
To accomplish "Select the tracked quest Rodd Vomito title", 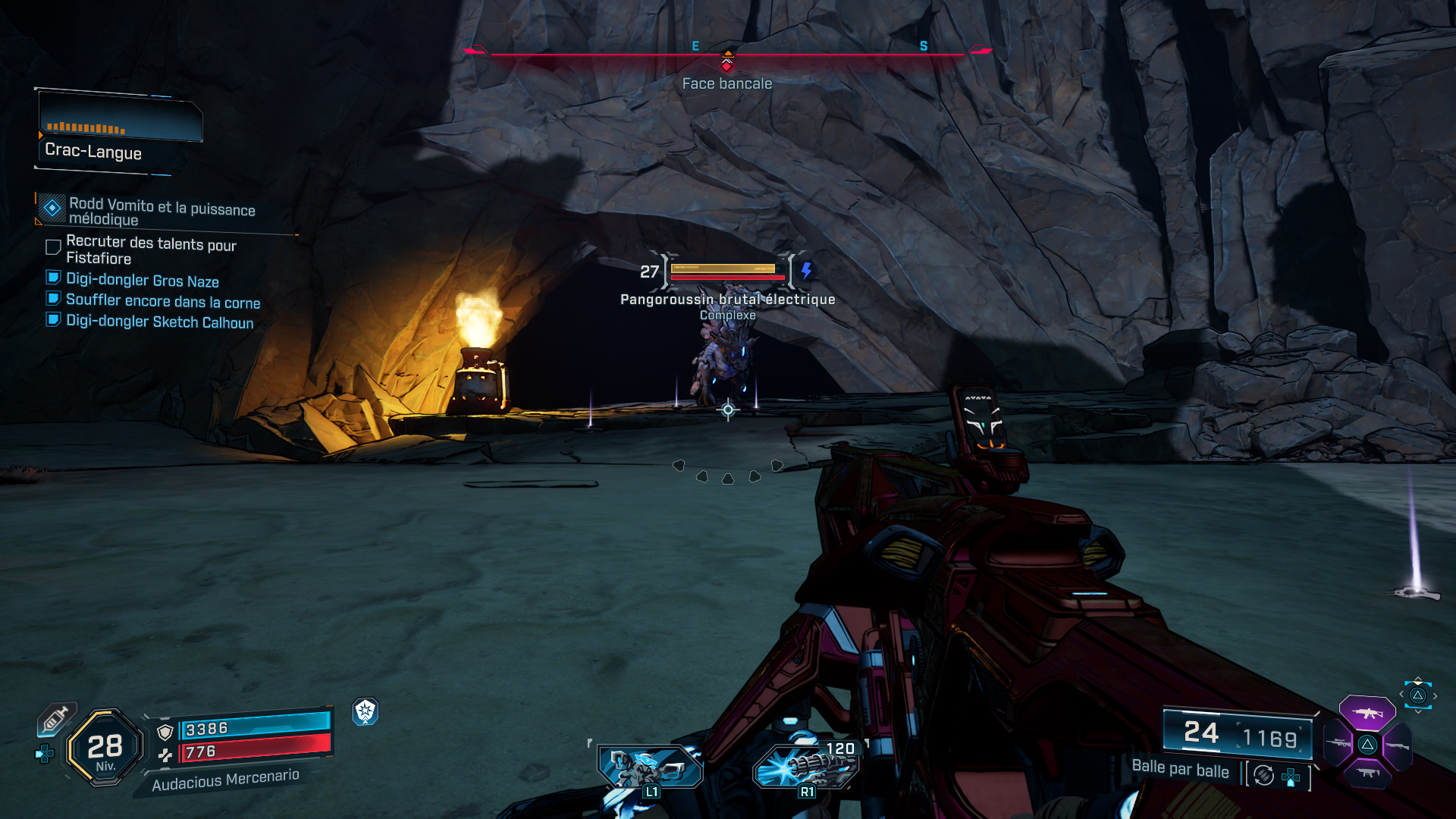I will (162, 211).
